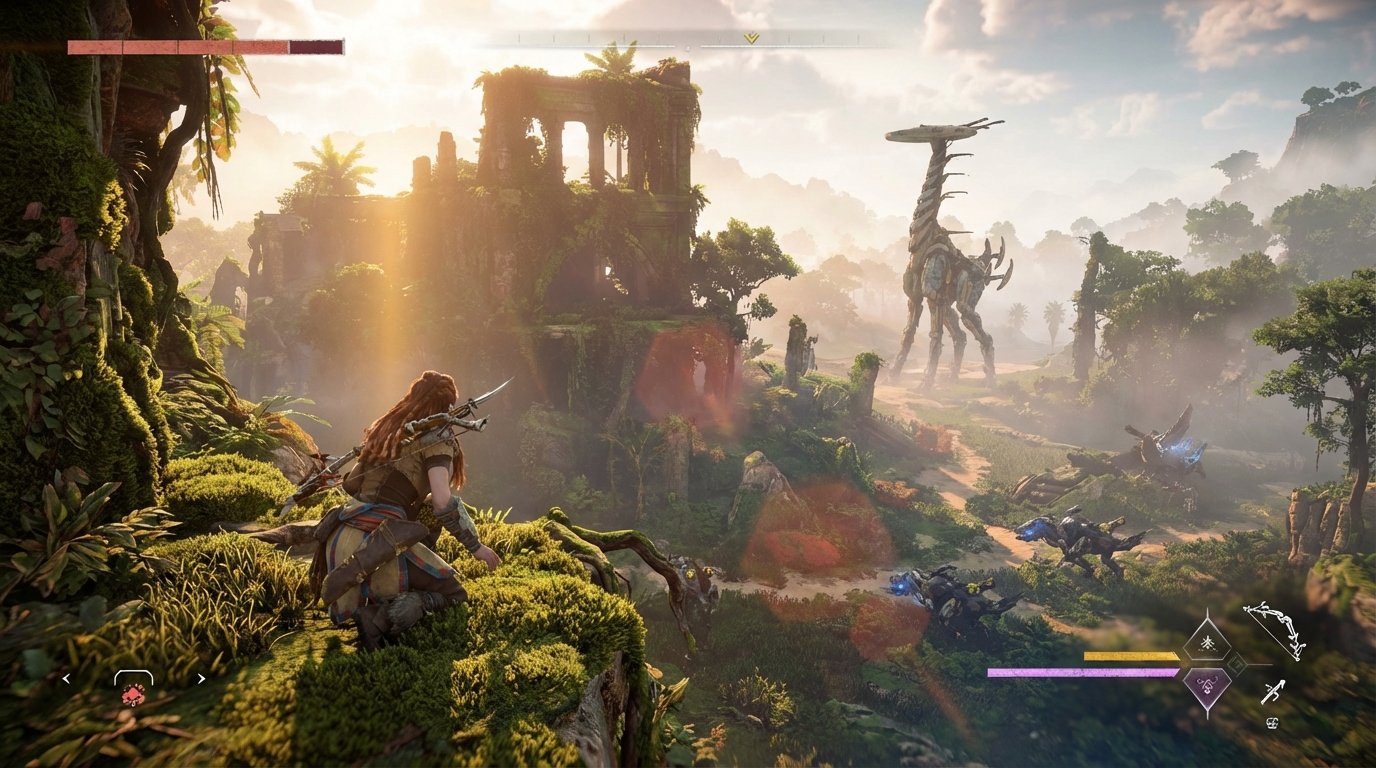1376x768 pixels.
Task: Click a grazing machine near the dirt path
Action: point(1075,535)
